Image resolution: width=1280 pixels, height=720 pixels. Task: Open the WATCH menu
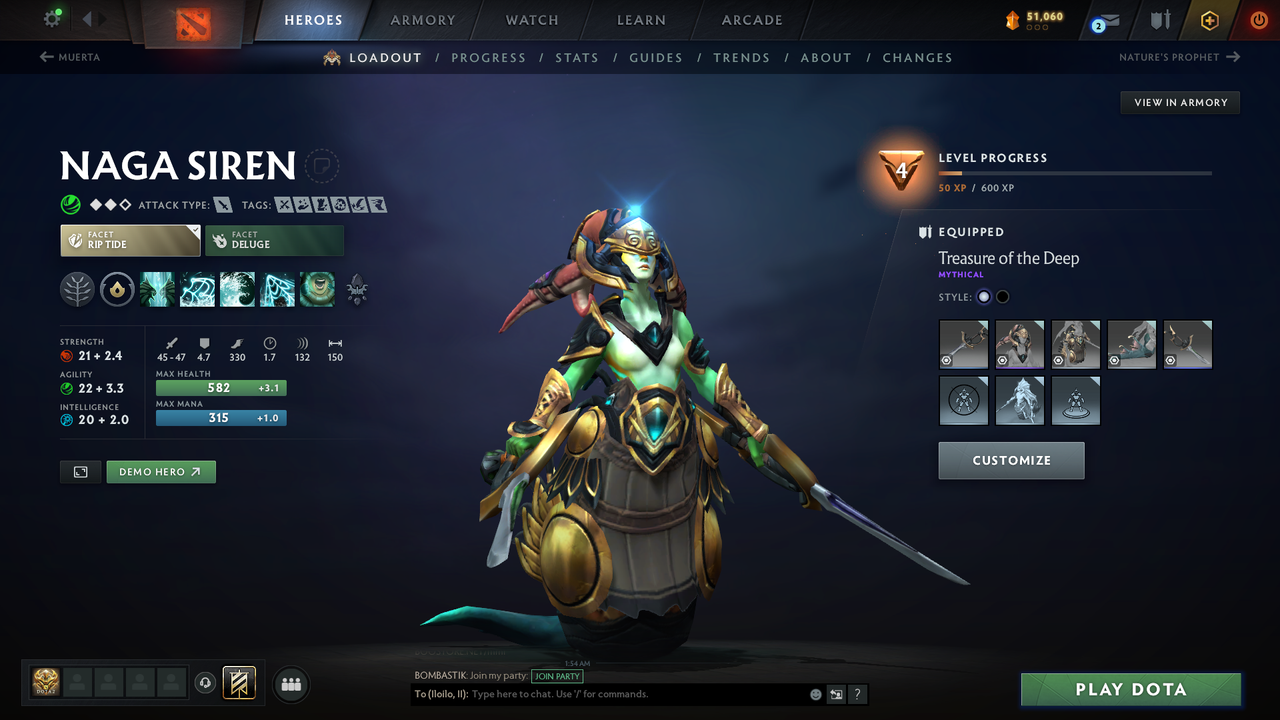(x=531, y=20)
